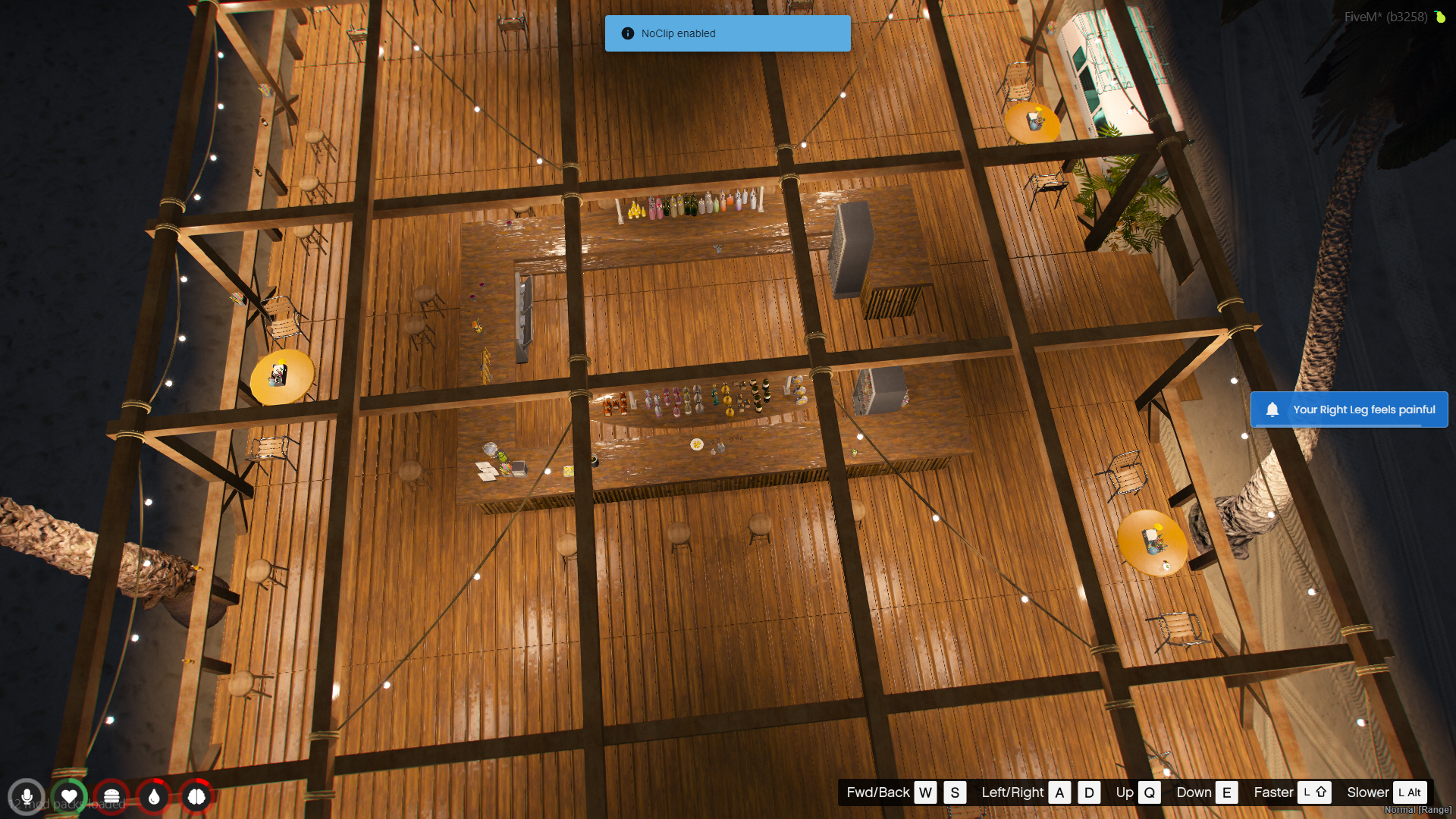Click the Right Leg feels painful alert
This screenshot has width=1456, height=819.
1349,409
